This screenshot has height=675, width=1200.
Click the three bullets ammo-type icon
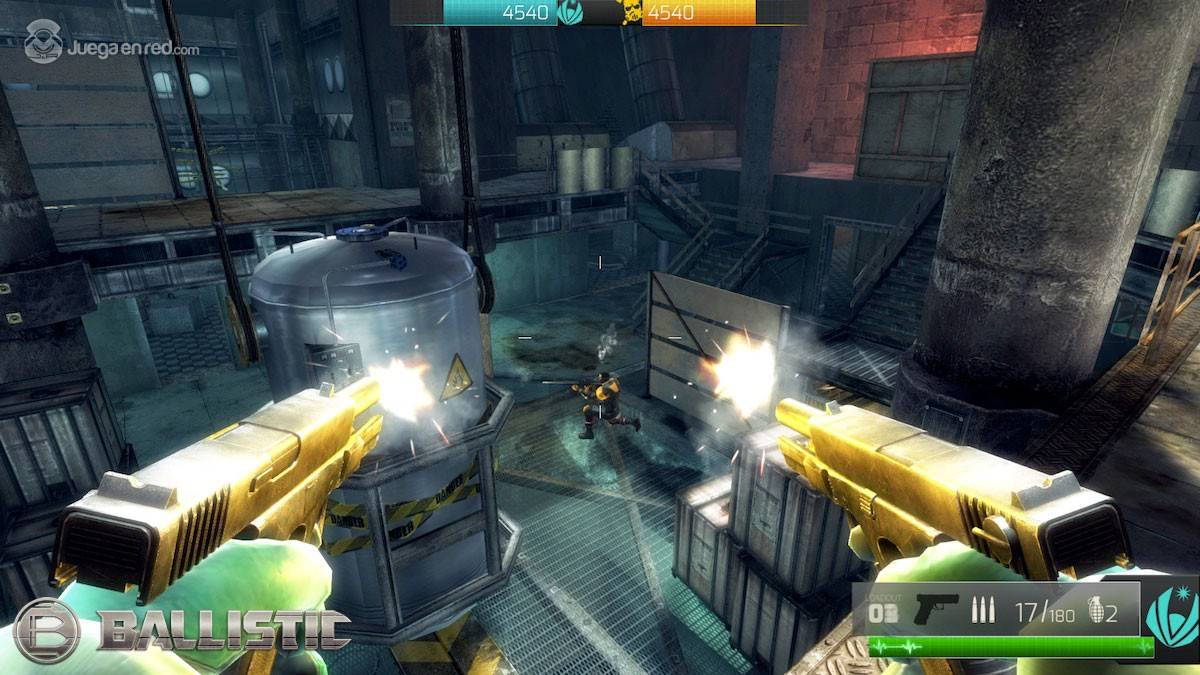coord(983,611)
